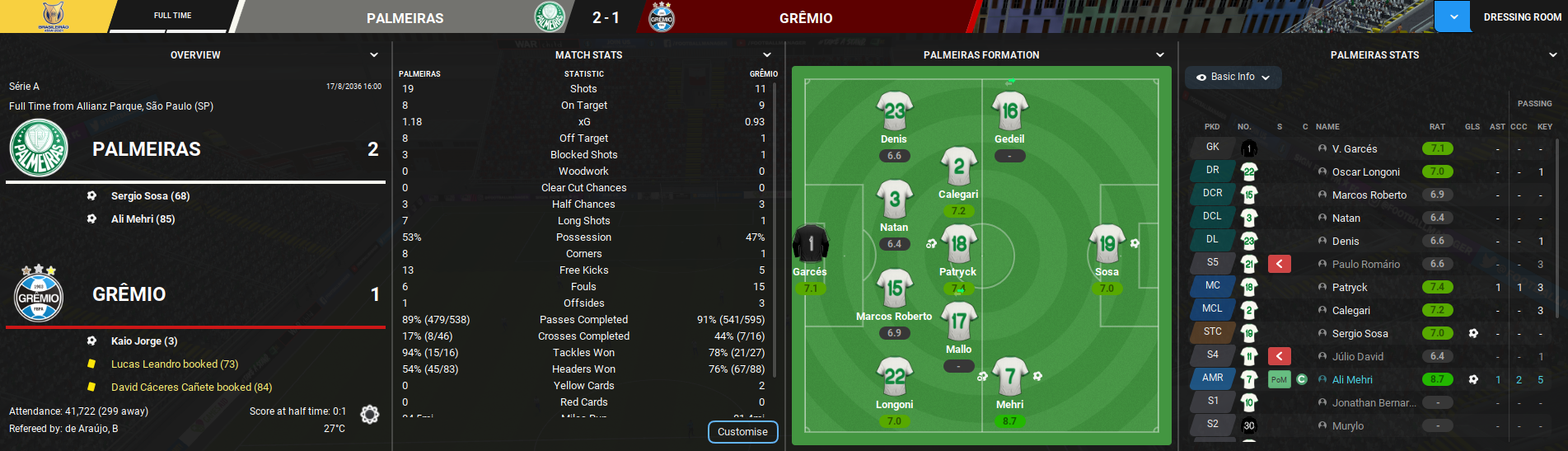1568x451 pixels.
Task: Open the Basic Info view selector
Action: point(1233,77)
